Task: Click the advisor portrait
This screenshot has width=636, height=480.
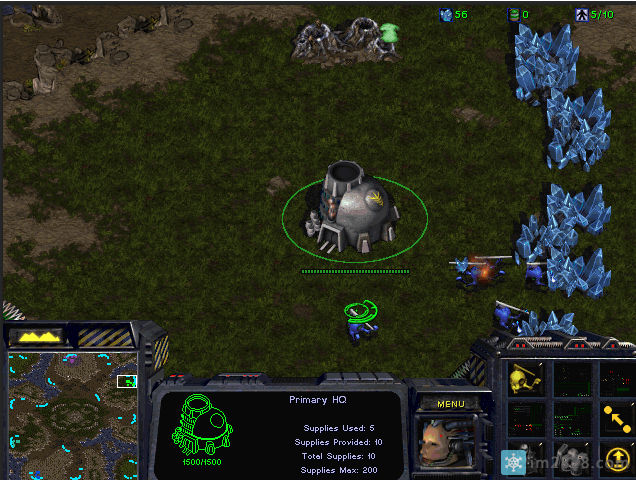Action: pyautogui.click(x=444, y=442)
